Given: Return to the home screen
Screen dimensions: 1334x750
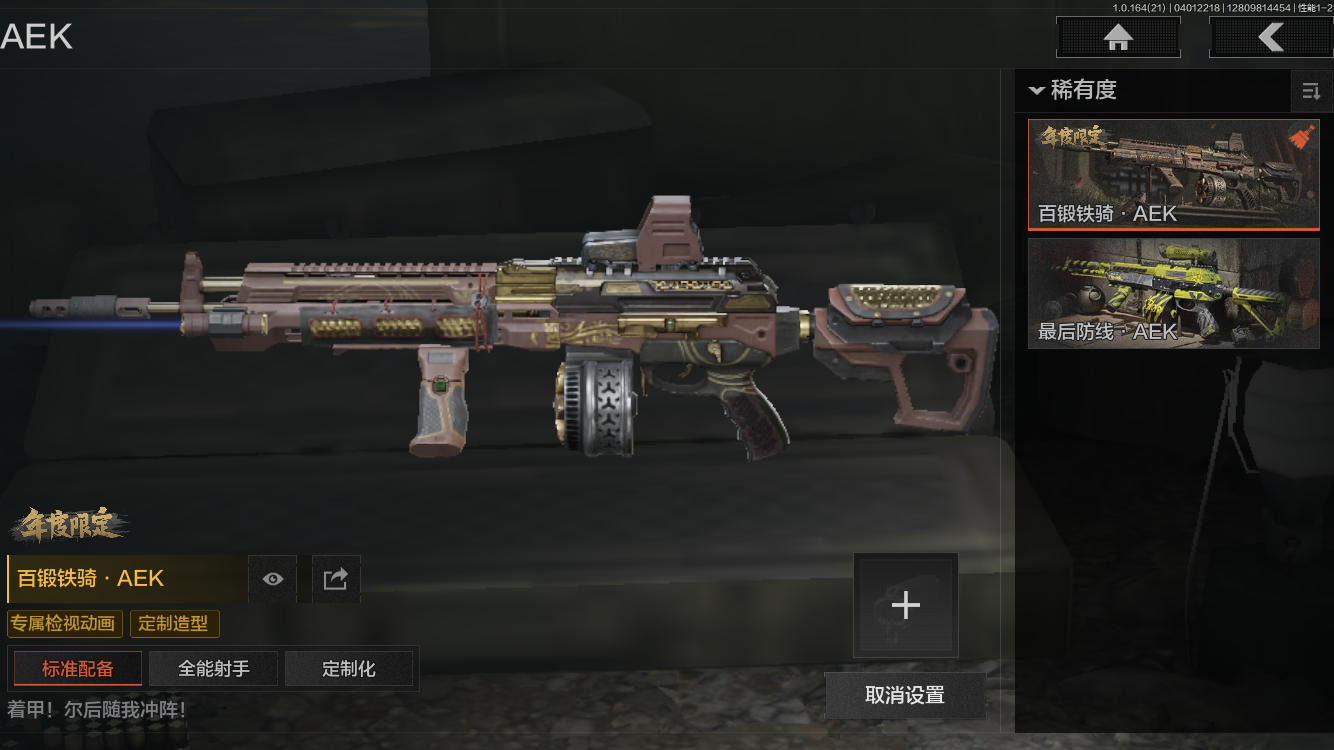Looking at the screenshot, I should click(x=1118, y=38).
